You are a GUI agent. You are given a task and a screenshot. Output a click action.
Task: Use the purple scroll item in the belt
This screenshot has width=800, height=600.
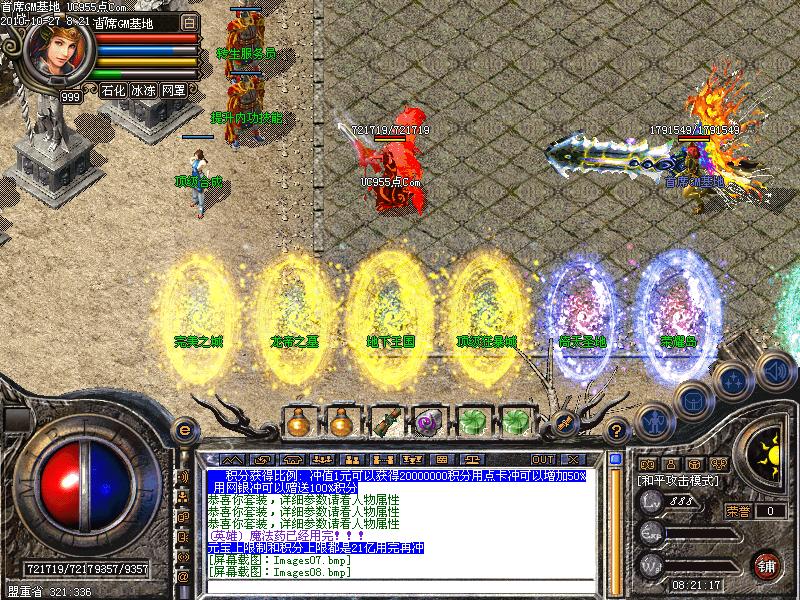(428, 423)
